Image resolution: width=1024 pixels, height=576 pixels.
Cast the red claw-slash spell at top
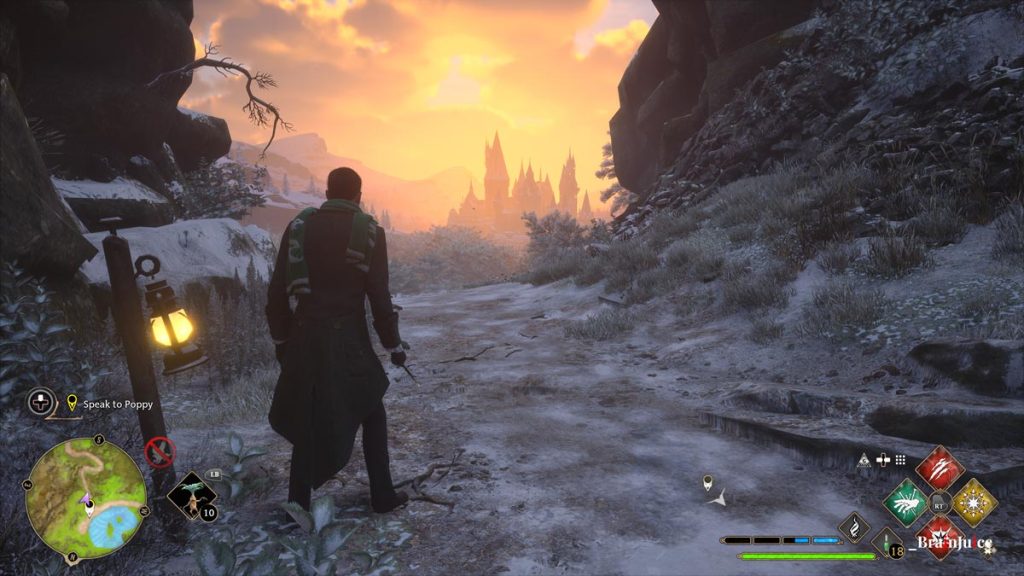pyautogui.click(x=939, y=468)
